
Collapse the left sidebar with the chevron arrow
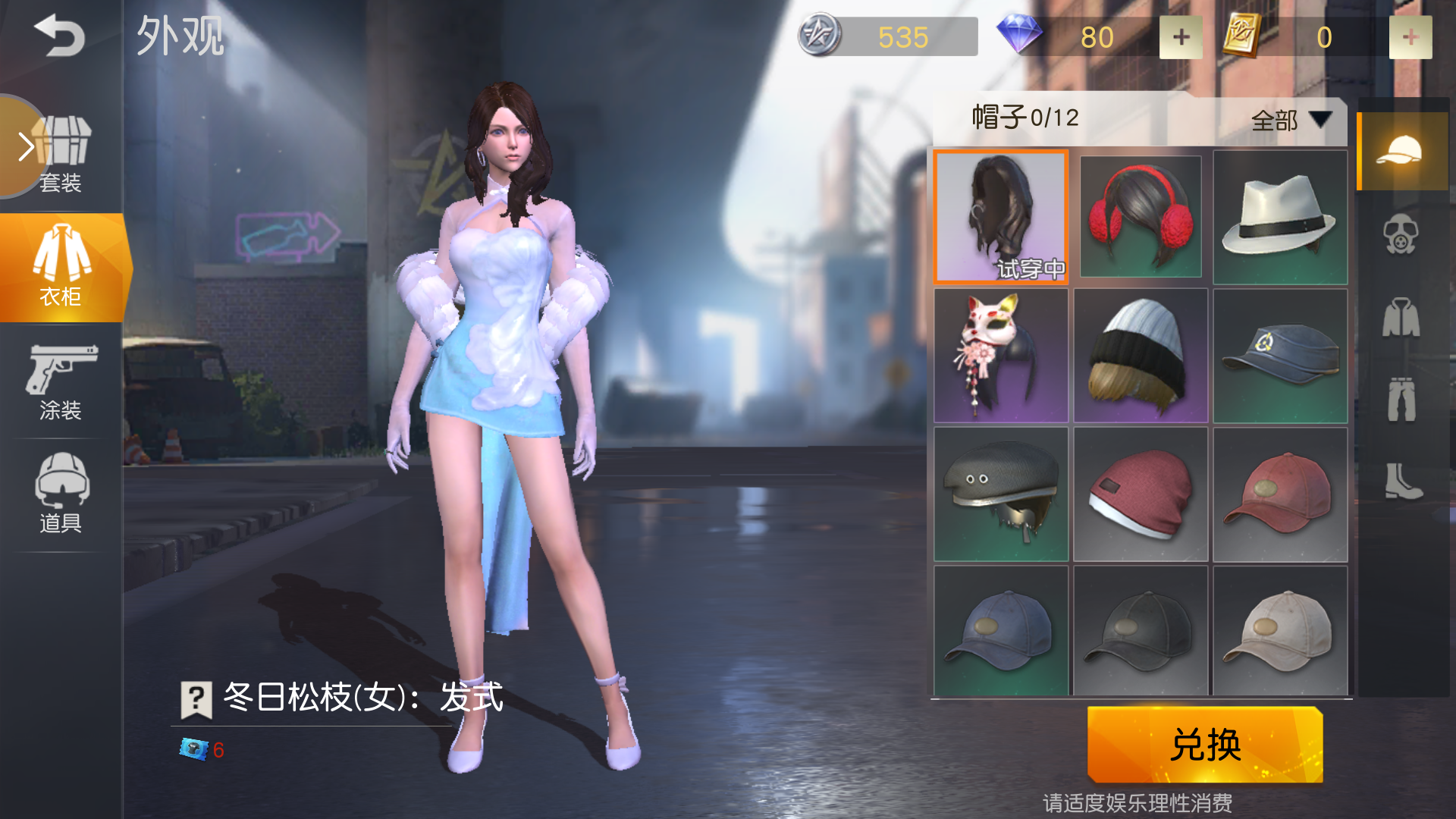click(24, 146)
